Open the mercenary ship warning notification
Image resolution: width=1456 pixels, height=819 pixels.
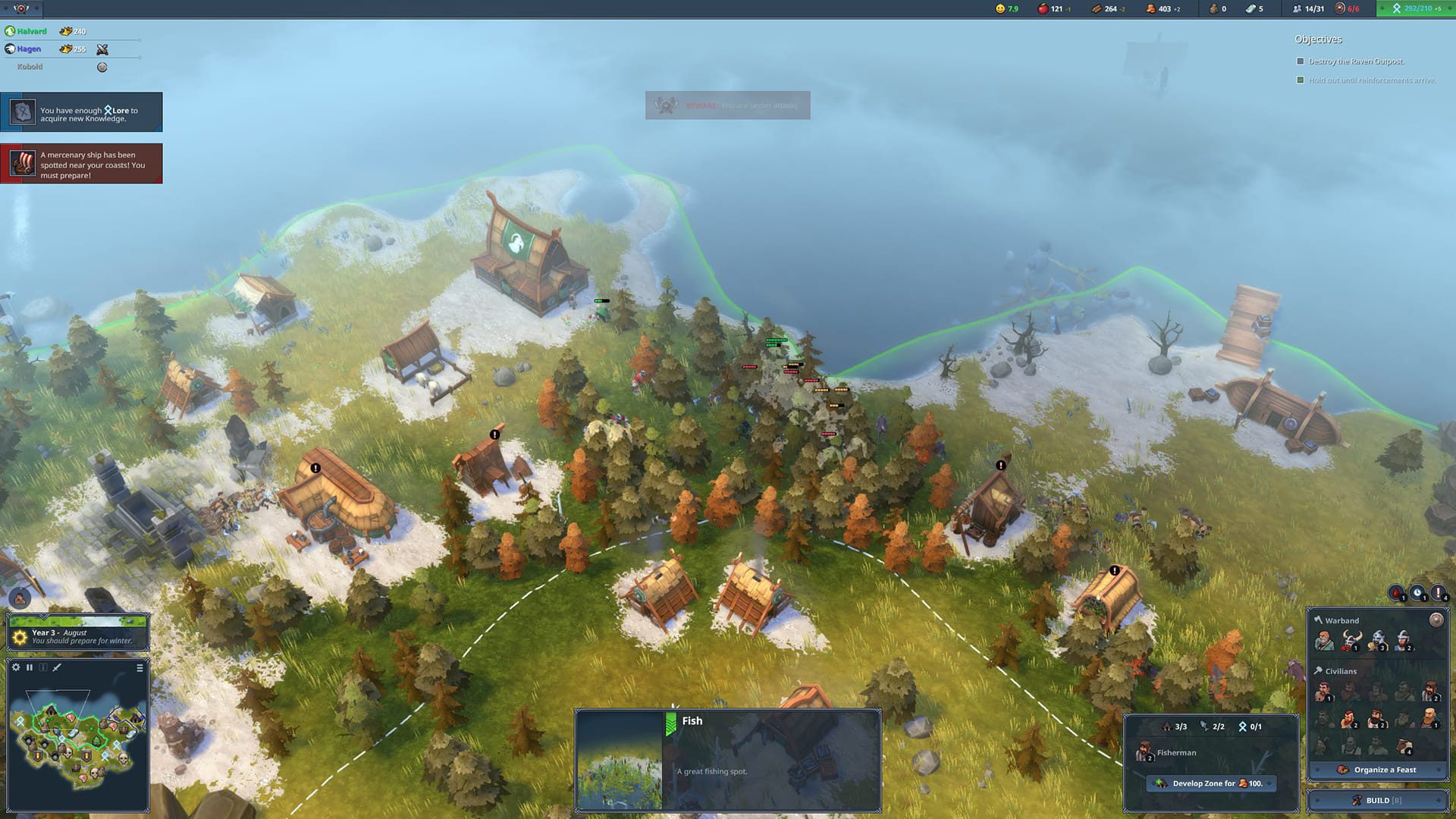coord(81,164)
